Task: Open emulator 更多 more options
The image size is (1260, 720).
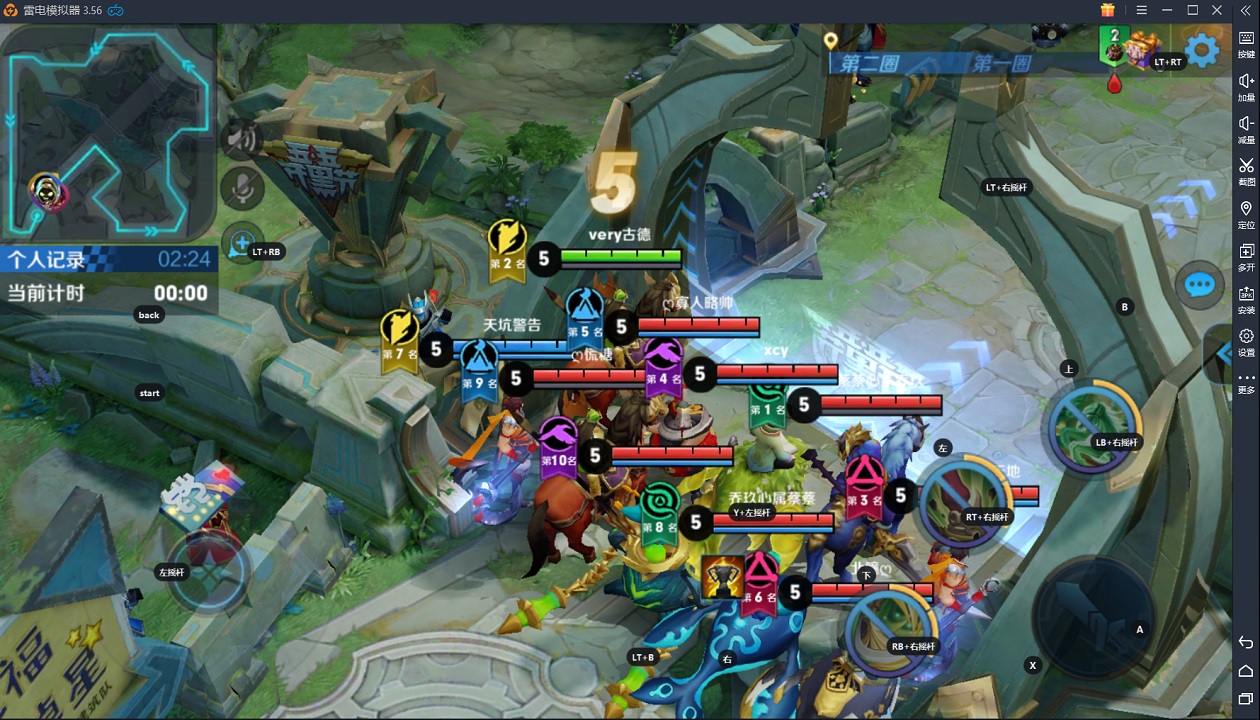Action: pyautogui.click(x=1246, y=382)
